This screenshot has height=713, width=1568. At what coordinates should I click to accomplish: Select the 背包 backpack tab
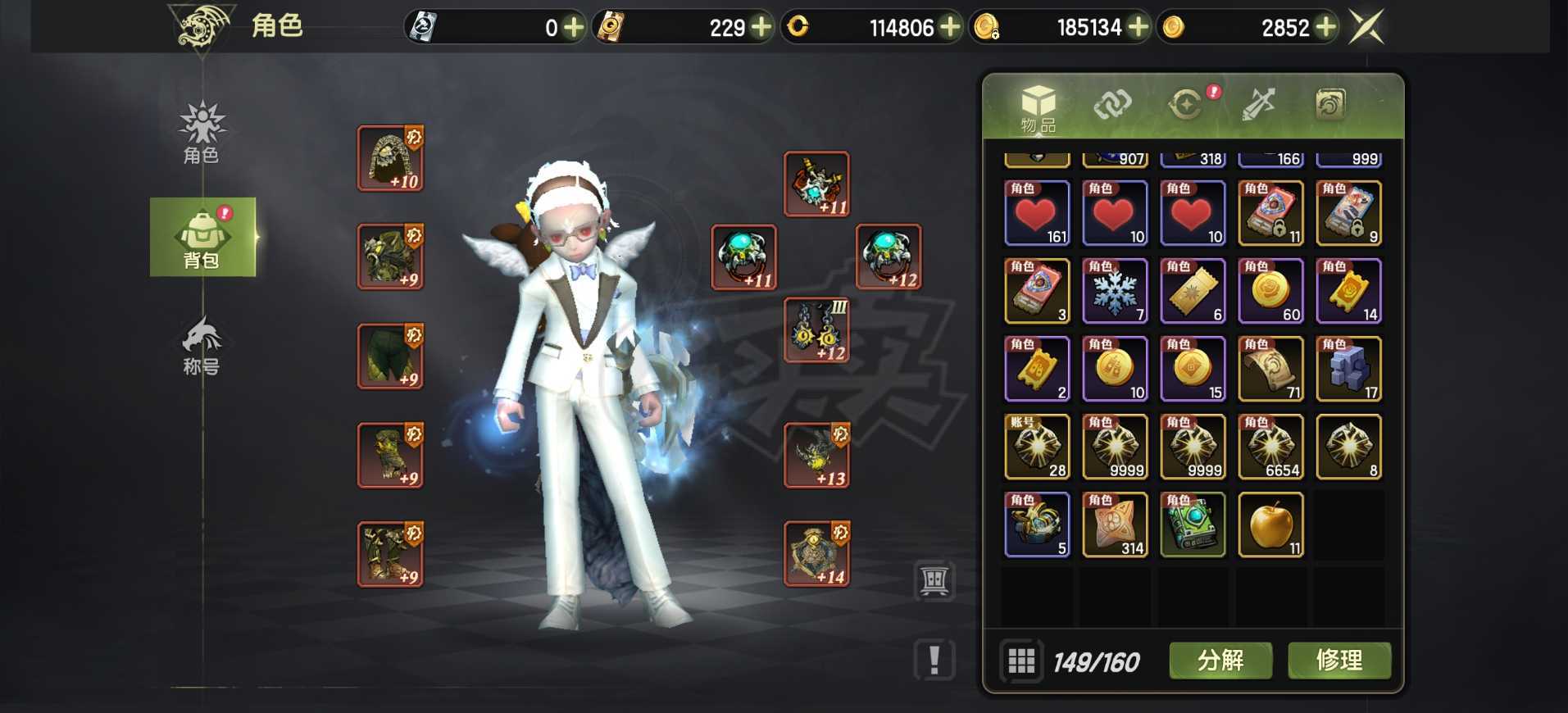click(202, 238)
